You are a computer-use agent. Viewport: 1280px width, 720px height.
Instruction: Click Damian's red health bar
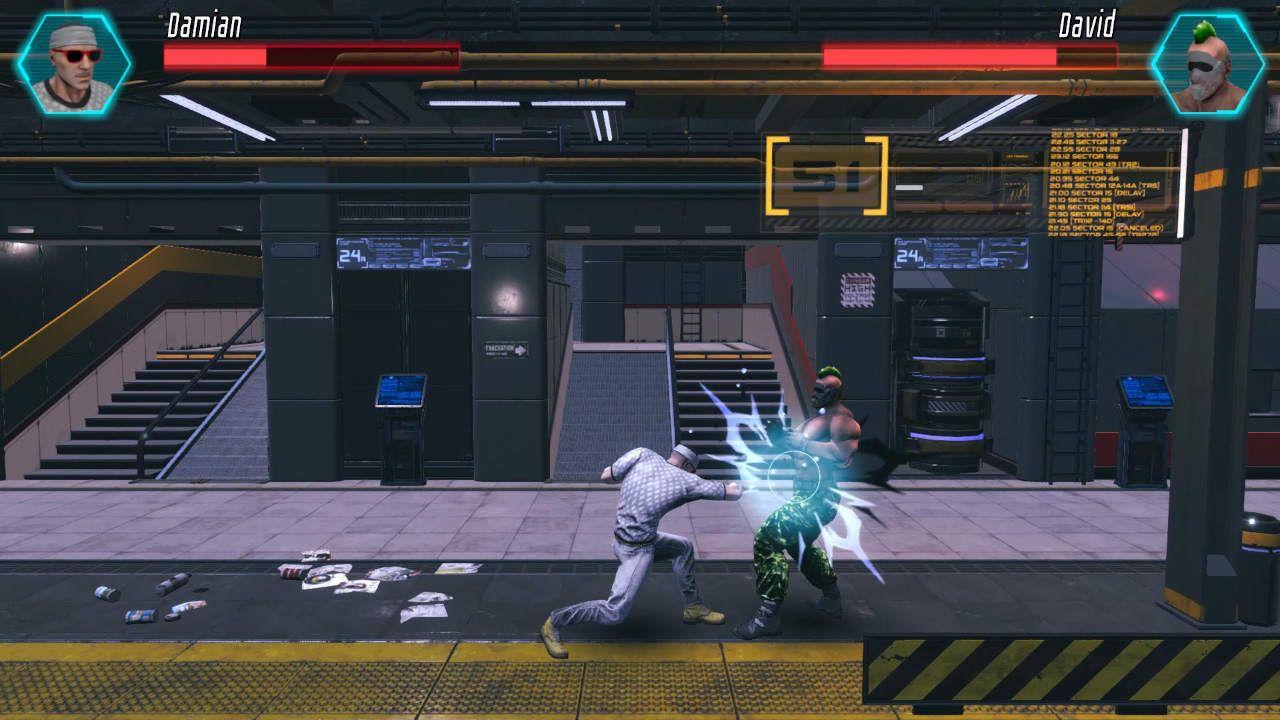tap(310, 56)
